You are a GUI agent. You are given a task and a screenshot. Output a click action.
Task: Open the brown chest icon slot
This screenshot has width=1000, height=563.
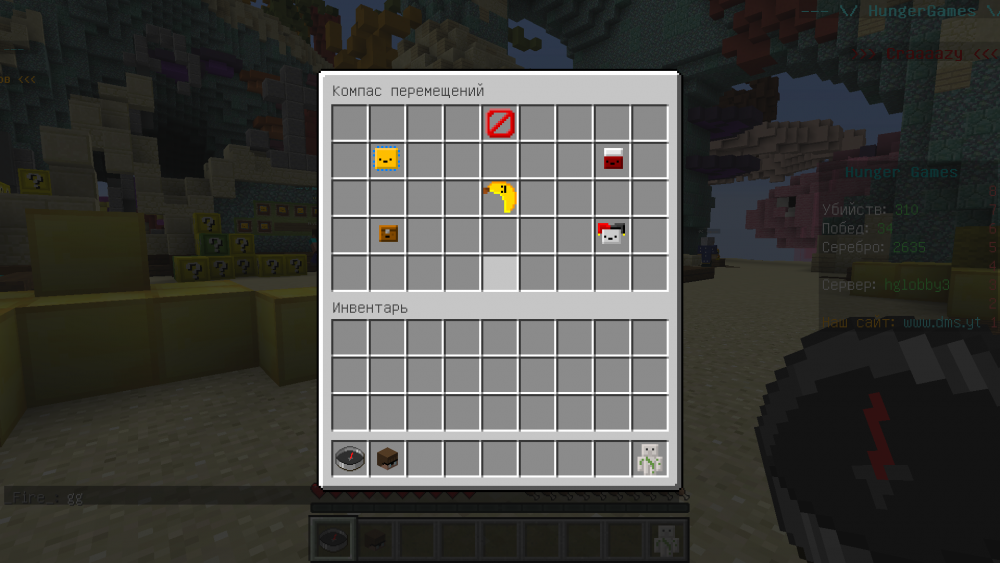tap(388, 234)
